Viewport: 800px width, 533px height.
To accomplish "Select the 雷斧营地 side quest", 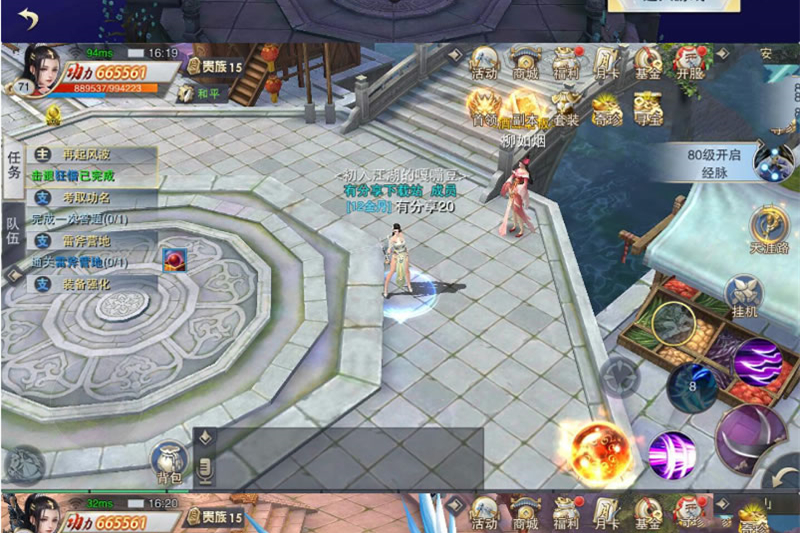I will [x=90, y=241].
